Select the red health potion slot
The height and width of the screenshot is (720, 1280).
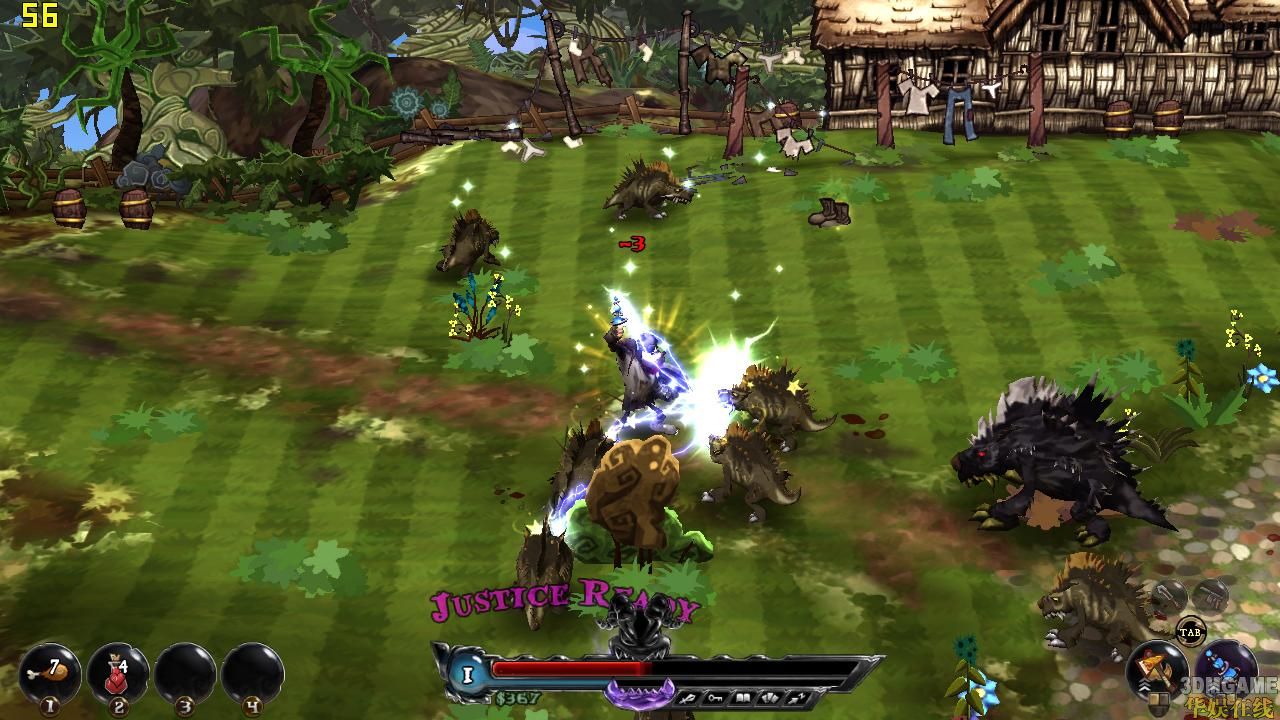click(x=118, y=673)
